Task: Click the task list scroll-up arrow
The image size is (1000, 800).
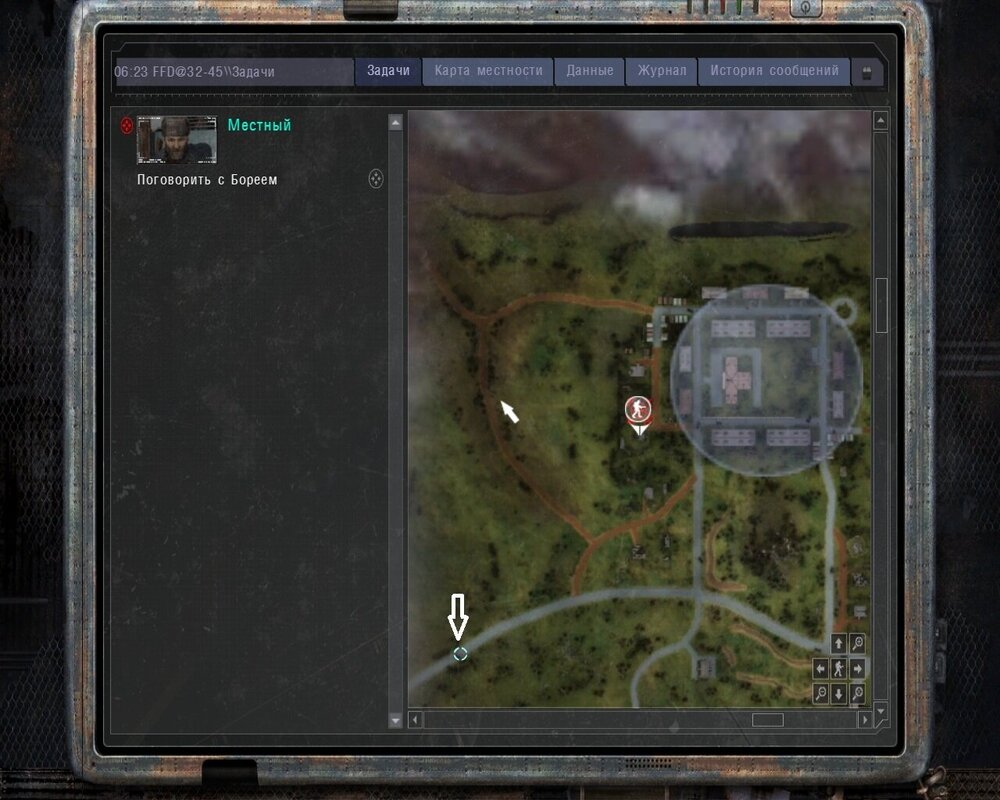Action: click(395, 122)
